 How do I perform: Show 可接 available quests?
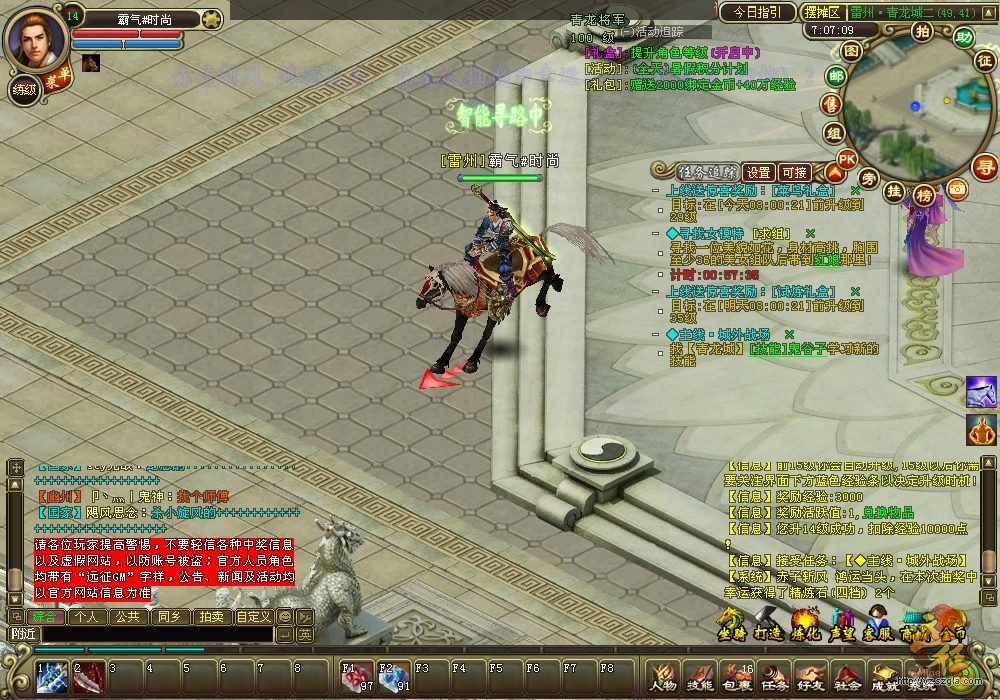[x=794, y=172]
